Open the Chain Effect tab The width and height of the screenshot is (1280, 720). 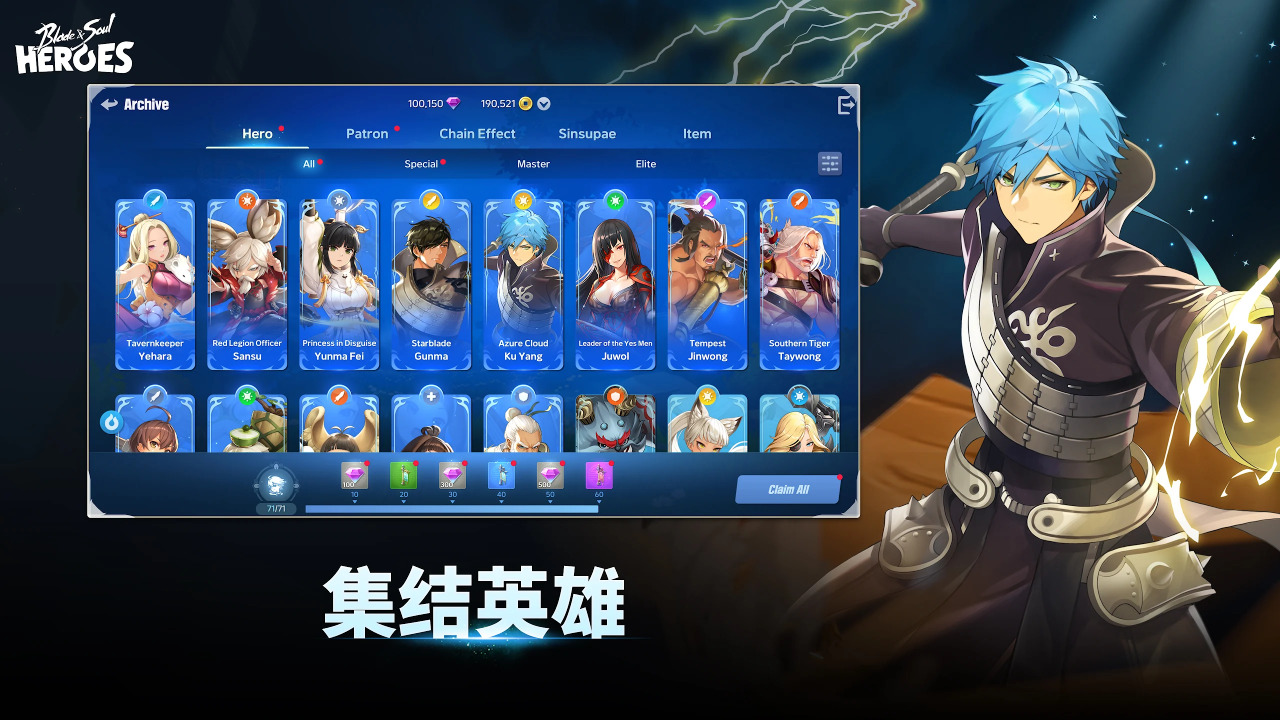477,133
